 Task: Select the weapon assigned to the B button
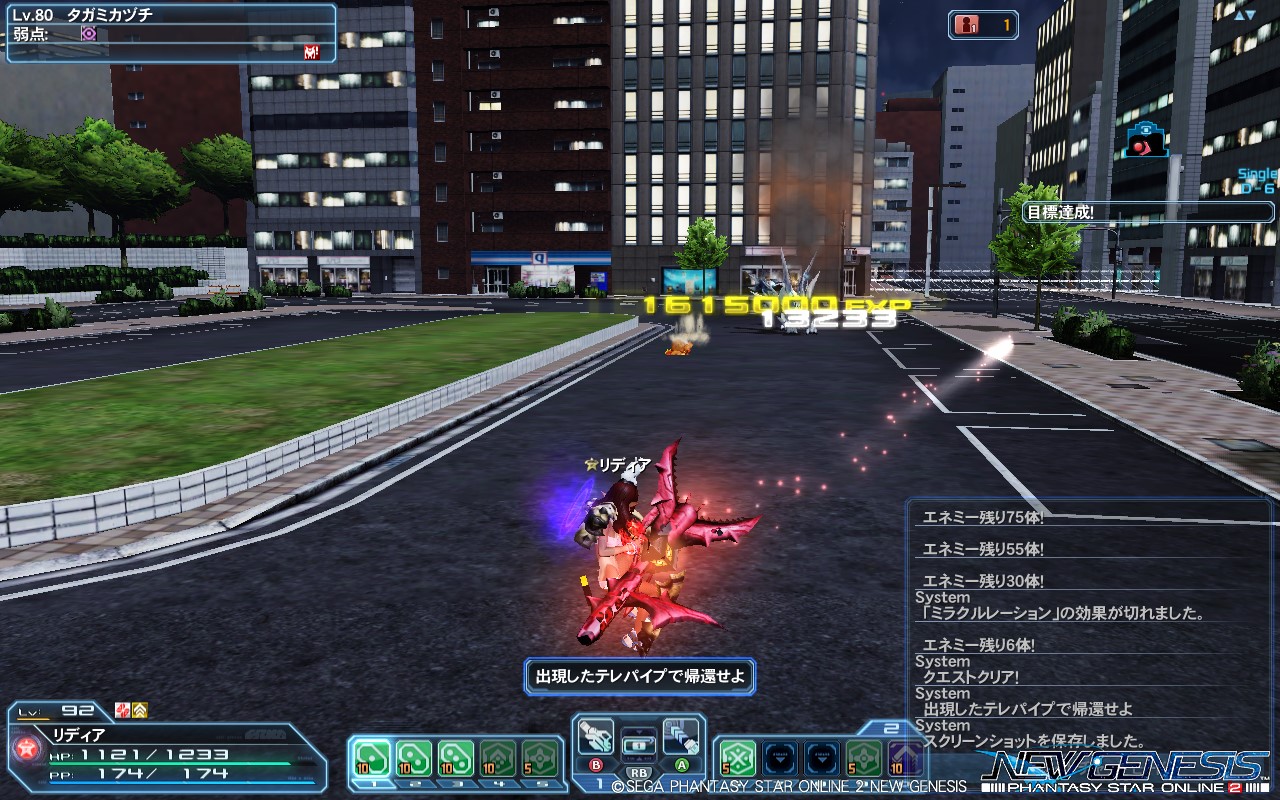pos(595,738)
